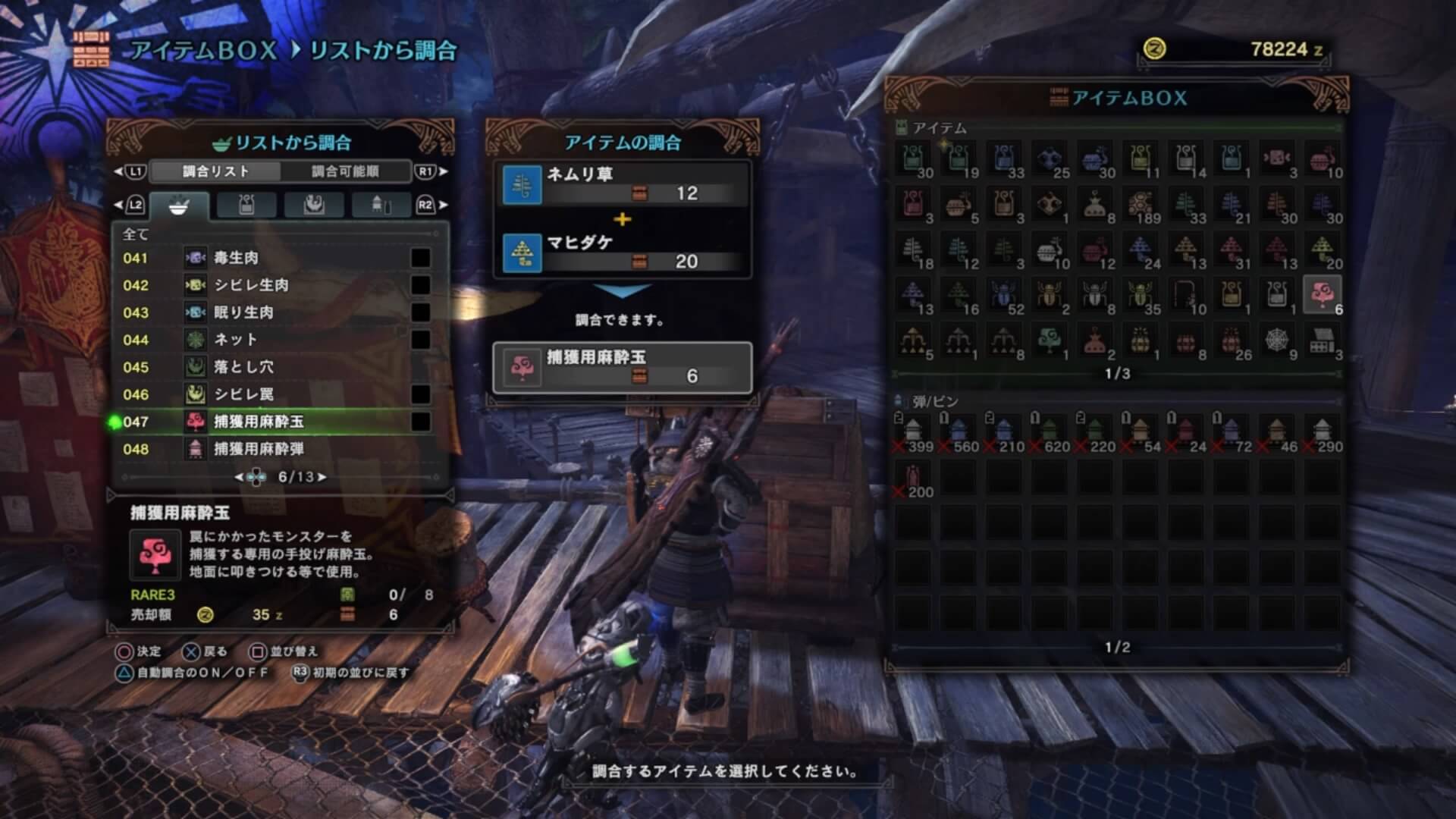Viewport: 1456px width, 819px height.
Task: Pick the box item stack of 189
Action: [x=1141, y=205]
